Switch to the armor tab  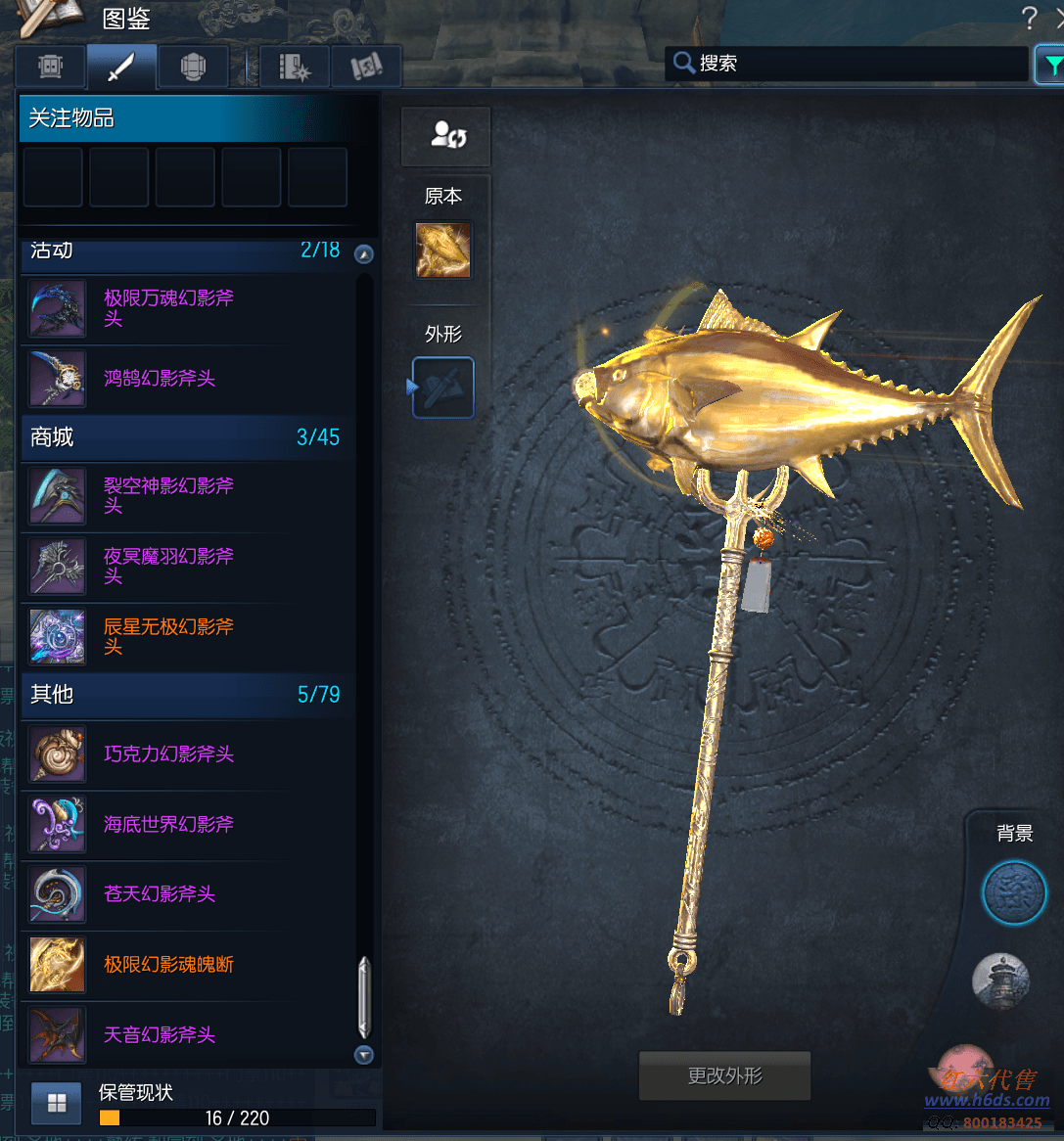coord(193,67)
